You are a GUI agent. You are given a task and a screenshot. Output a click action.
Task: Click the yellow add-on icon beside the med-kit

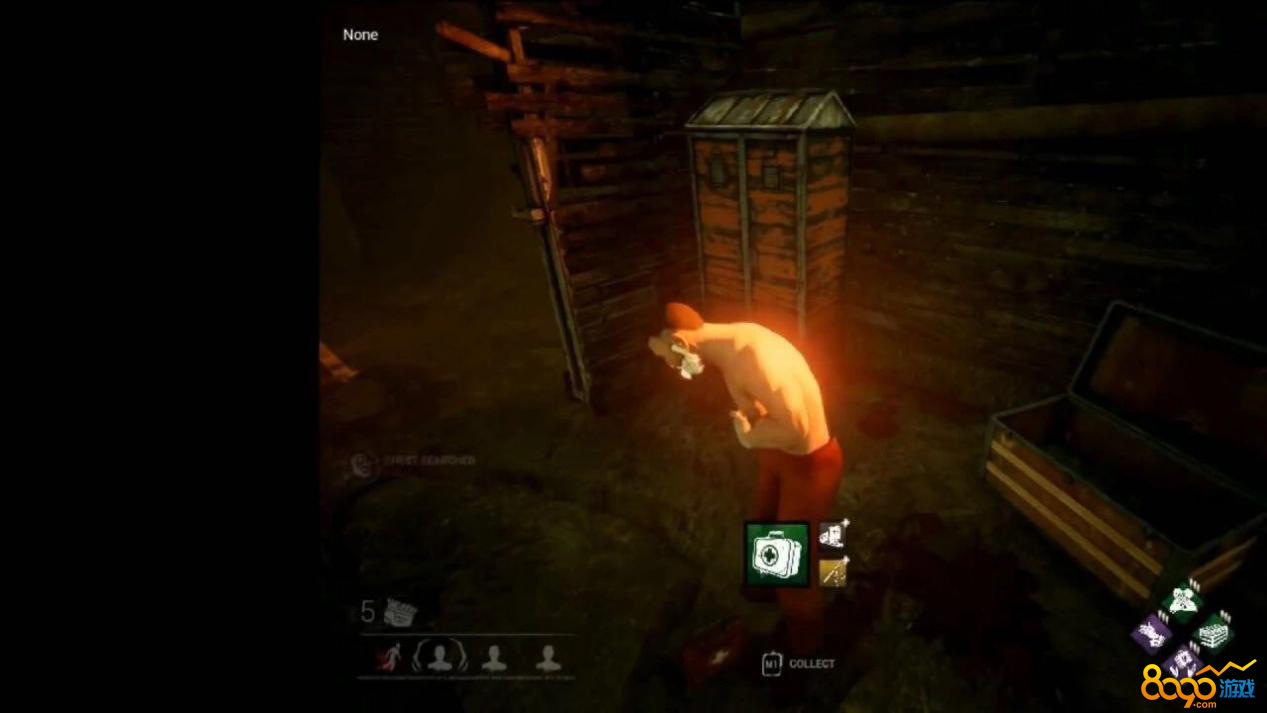pos(833,572)
